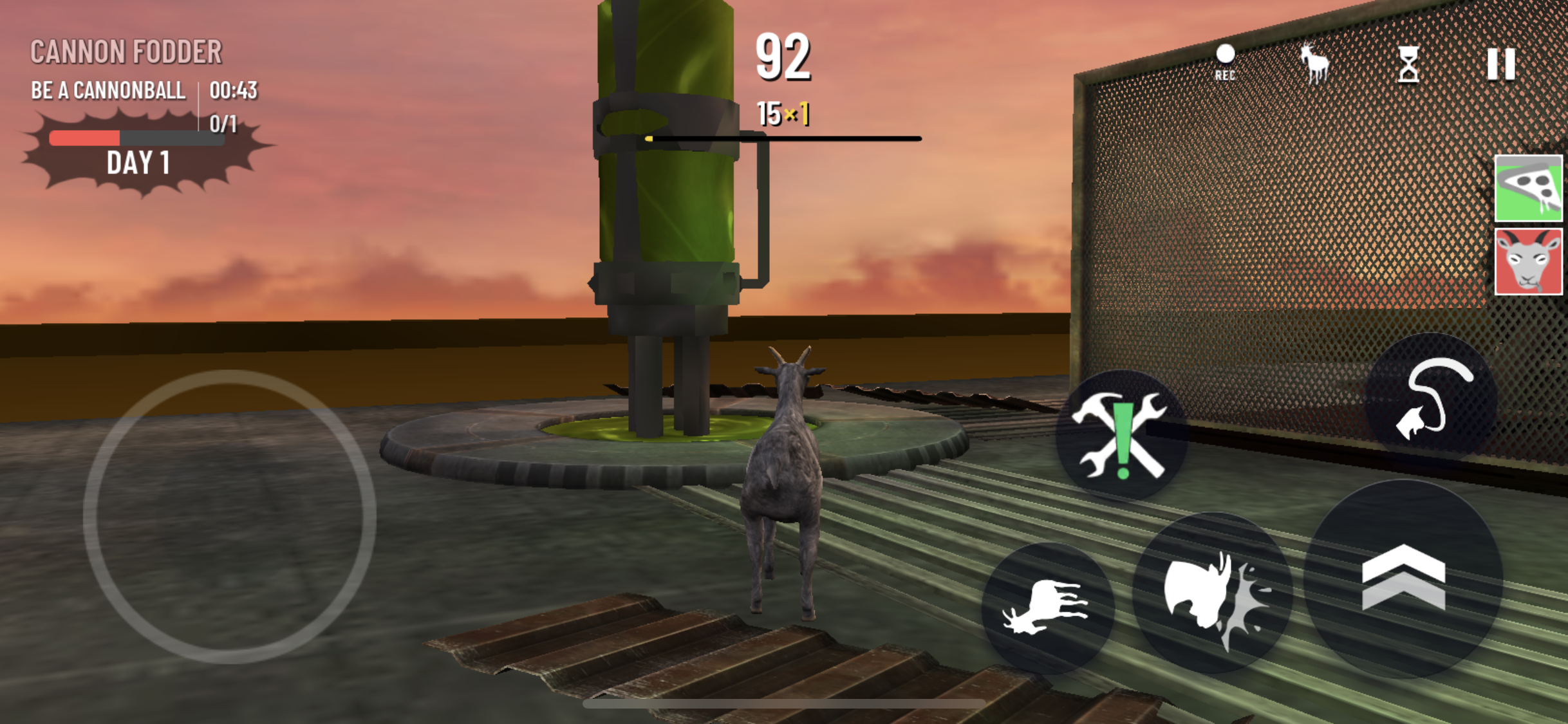Tap the virtual movement joystick circle
The image size is (1568, 724).
tap(230, 516)
